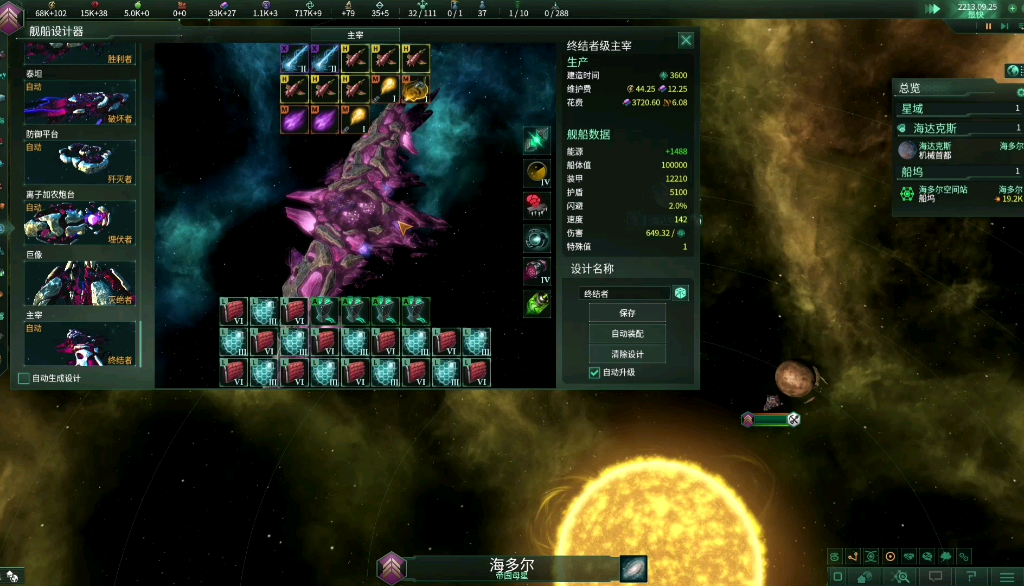Auto-equip the design with 自动装配
1024x586 pixels.
click(627, 334)
